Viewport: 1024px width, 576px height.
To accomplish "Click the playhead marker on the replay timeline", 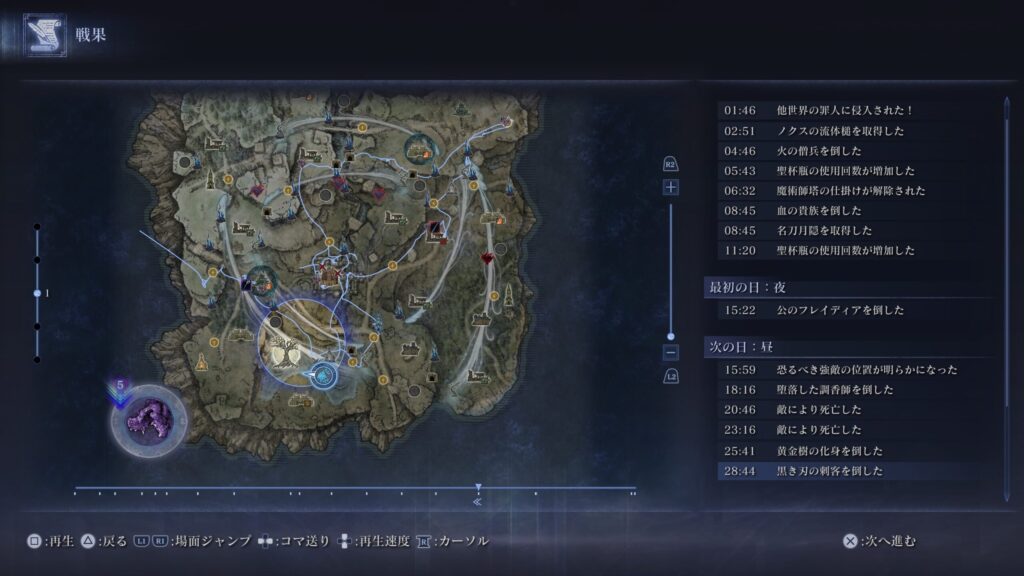I will [478, 489].
